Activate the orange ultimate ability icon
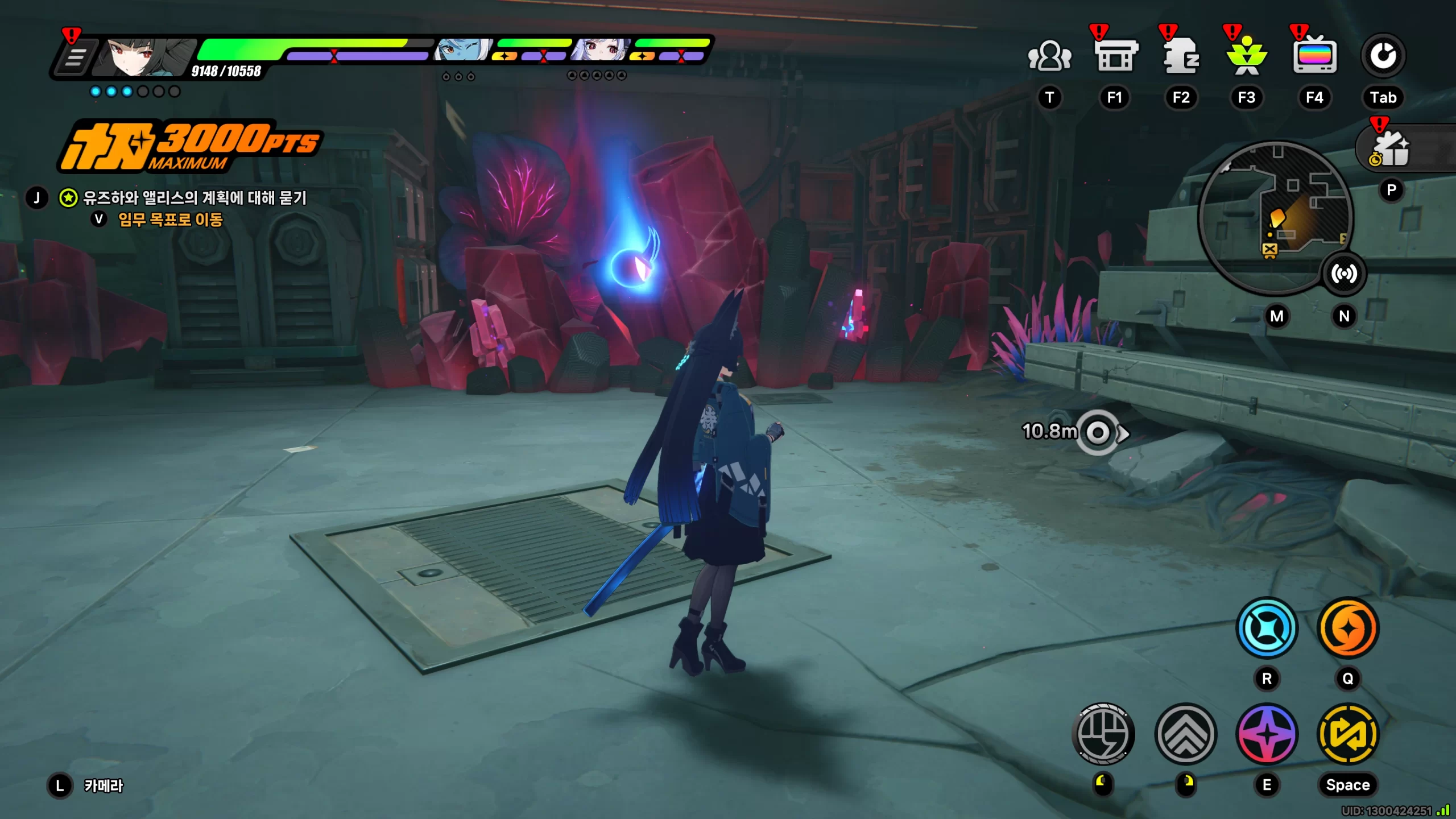The width and height of the screenshot is (1456, 819). pyautogui.click(x=1348, y=629)
